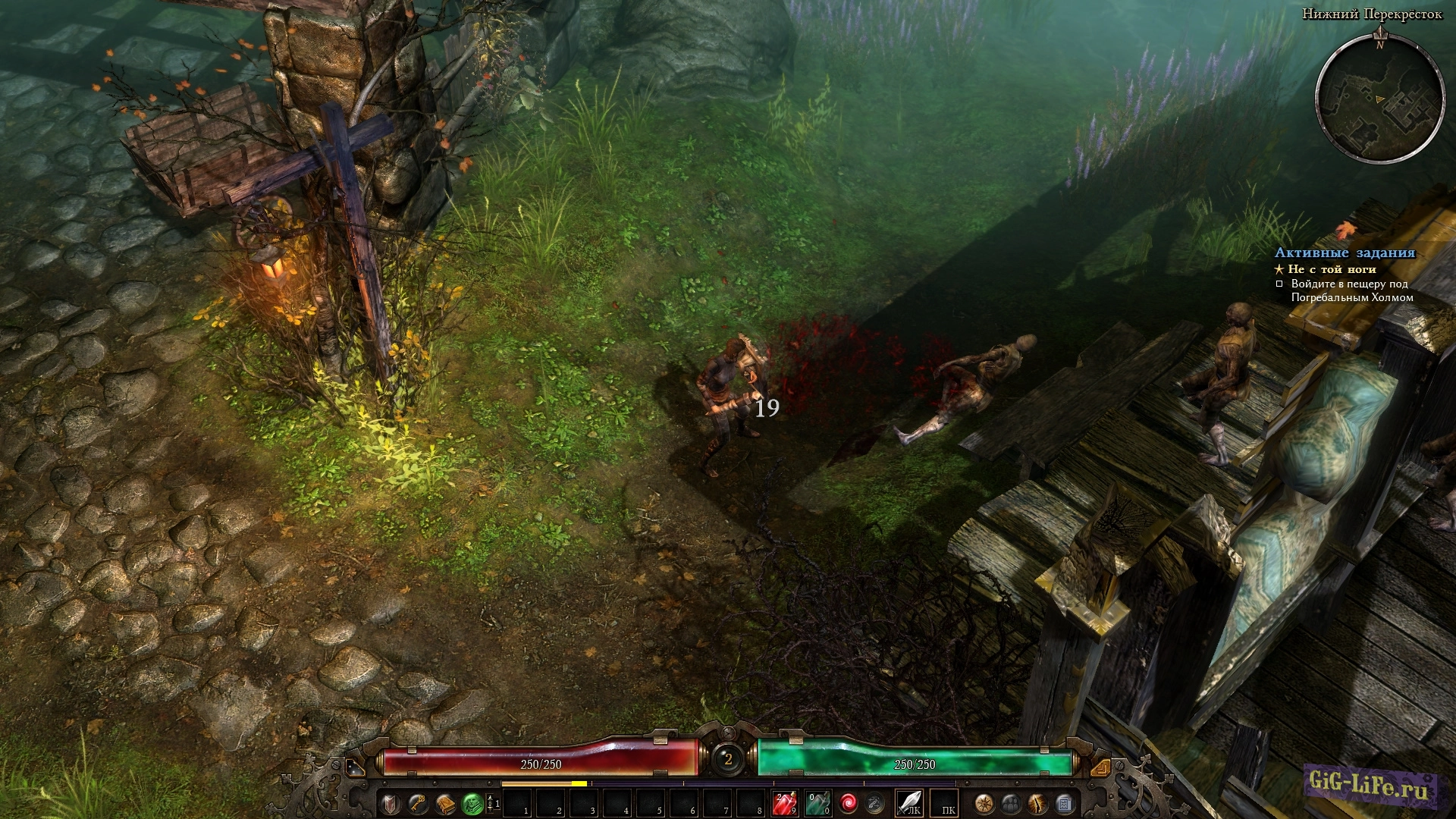Use the red health potion slot
The height and width of the screenshot is (819, 1456).
coord(784,803)
